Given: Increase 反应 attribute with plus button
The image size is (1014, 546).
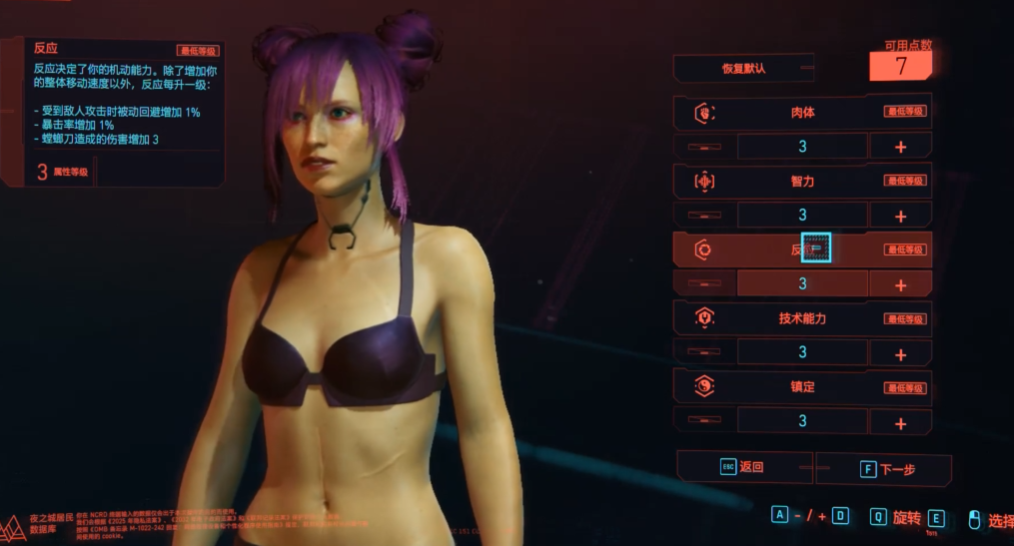Looking at the screenshot, I should click(x=900, y=285).
